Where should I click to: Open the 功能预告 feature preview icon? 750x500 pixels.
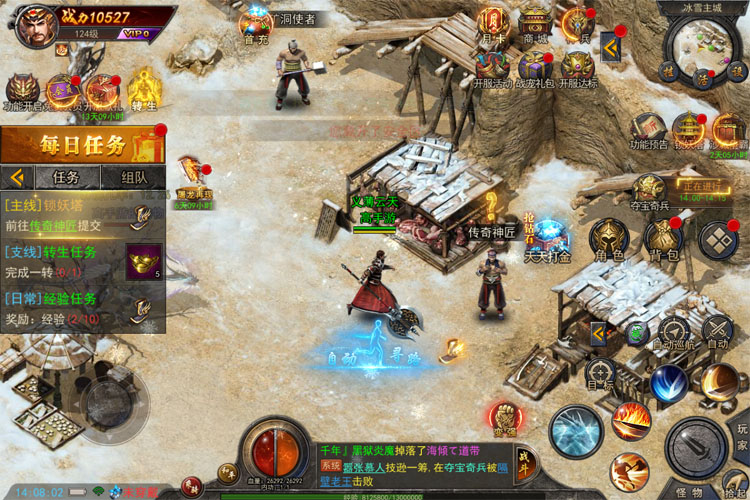pos(648,129)
